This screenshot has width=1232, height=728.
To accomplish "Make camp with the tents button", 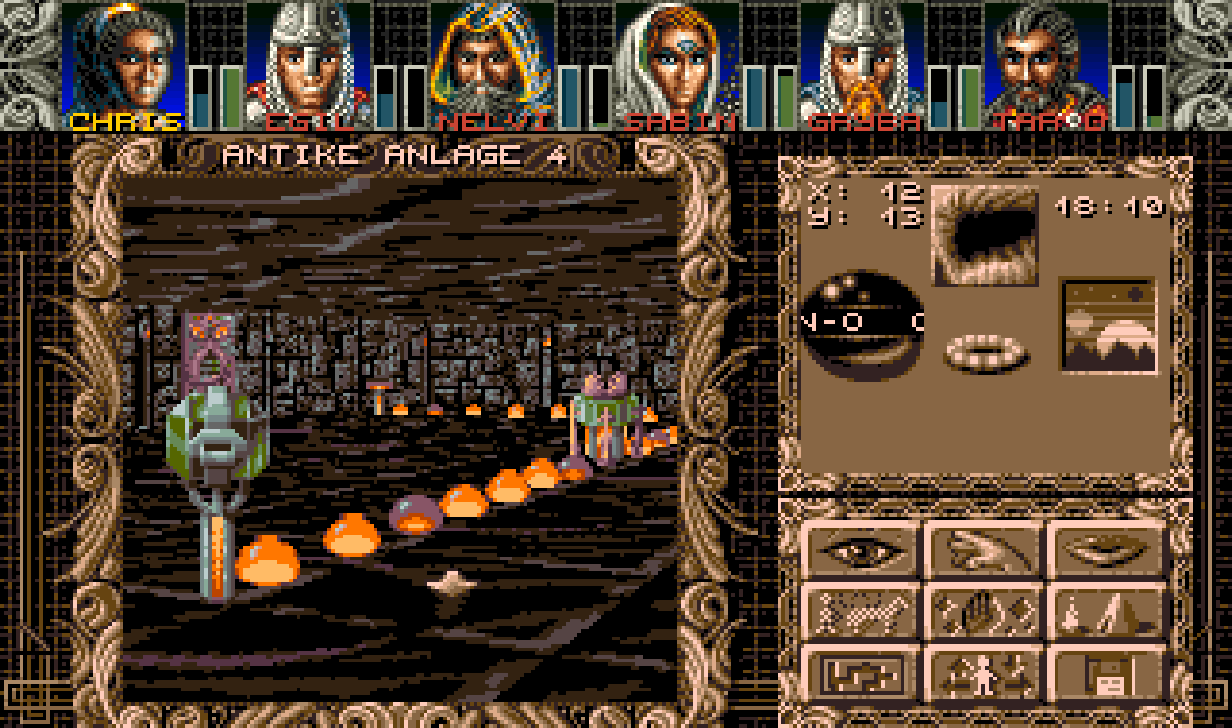I will point(1107,611).
